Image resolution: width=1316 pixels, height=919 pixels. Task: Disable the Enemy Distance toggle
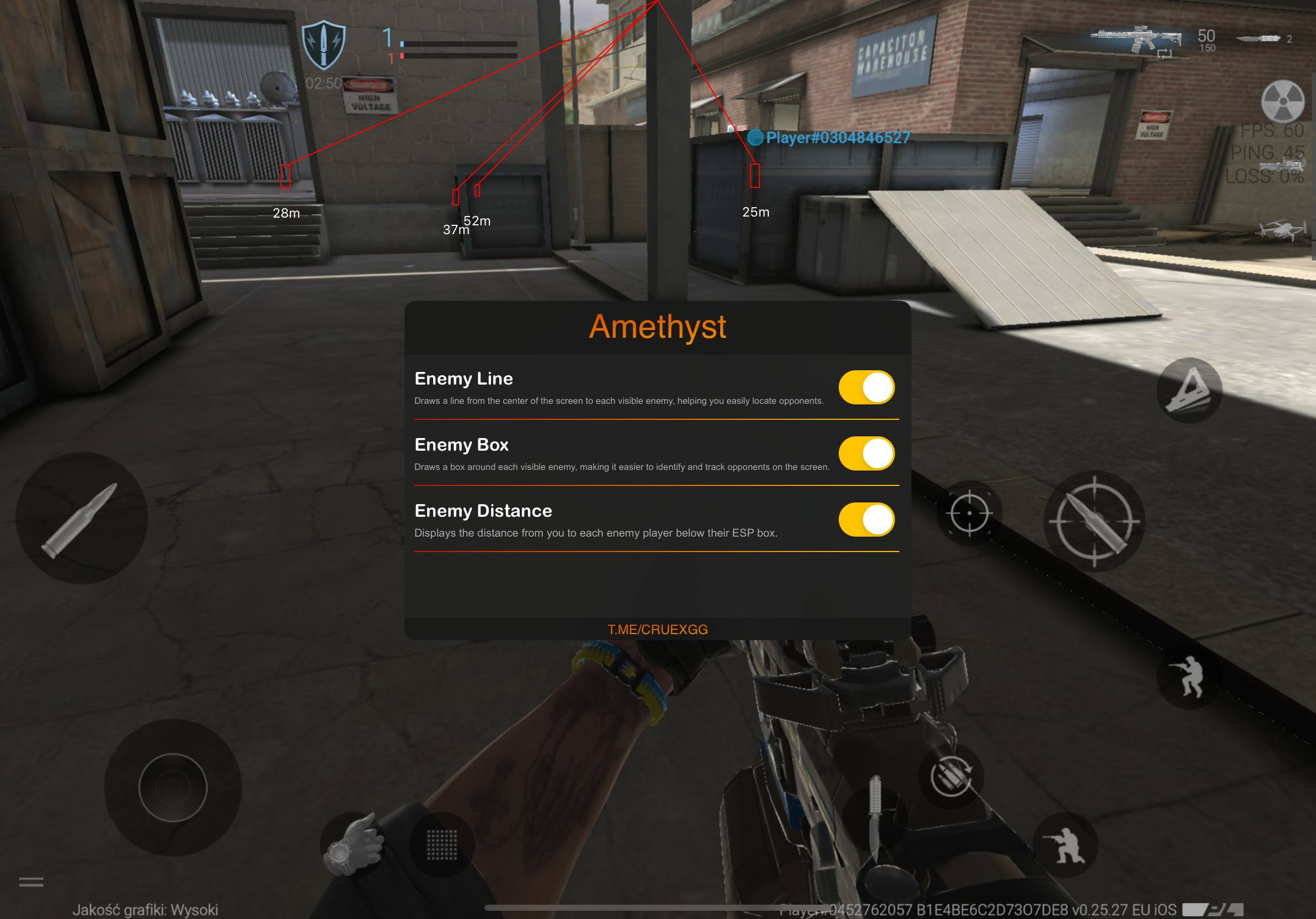tap(866, 520)
